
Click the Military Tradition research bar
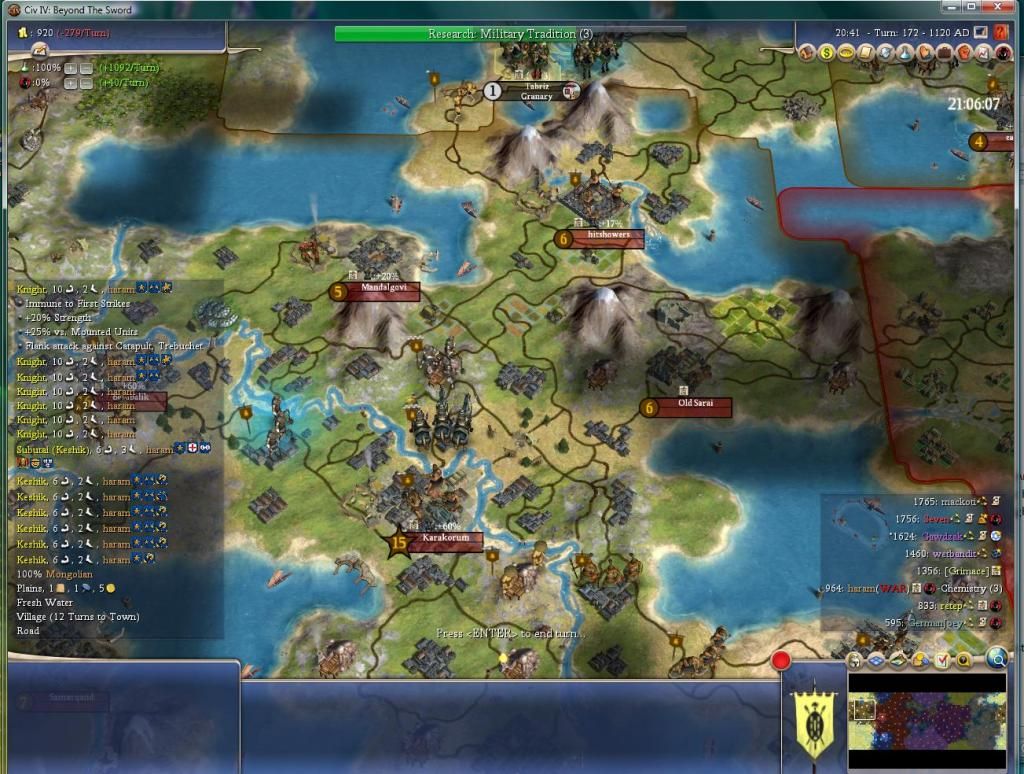[x=510, y=34]
